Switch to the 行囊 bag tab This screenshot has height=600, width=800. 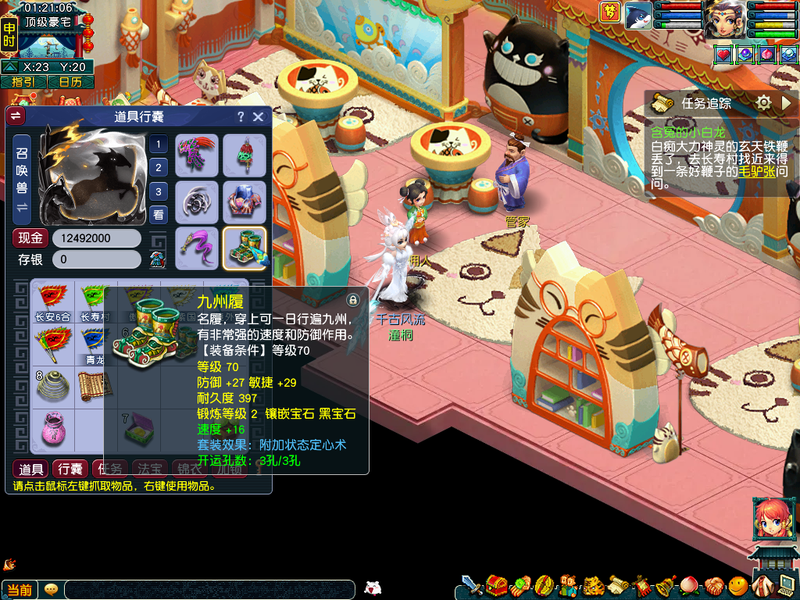pos(70,468)
